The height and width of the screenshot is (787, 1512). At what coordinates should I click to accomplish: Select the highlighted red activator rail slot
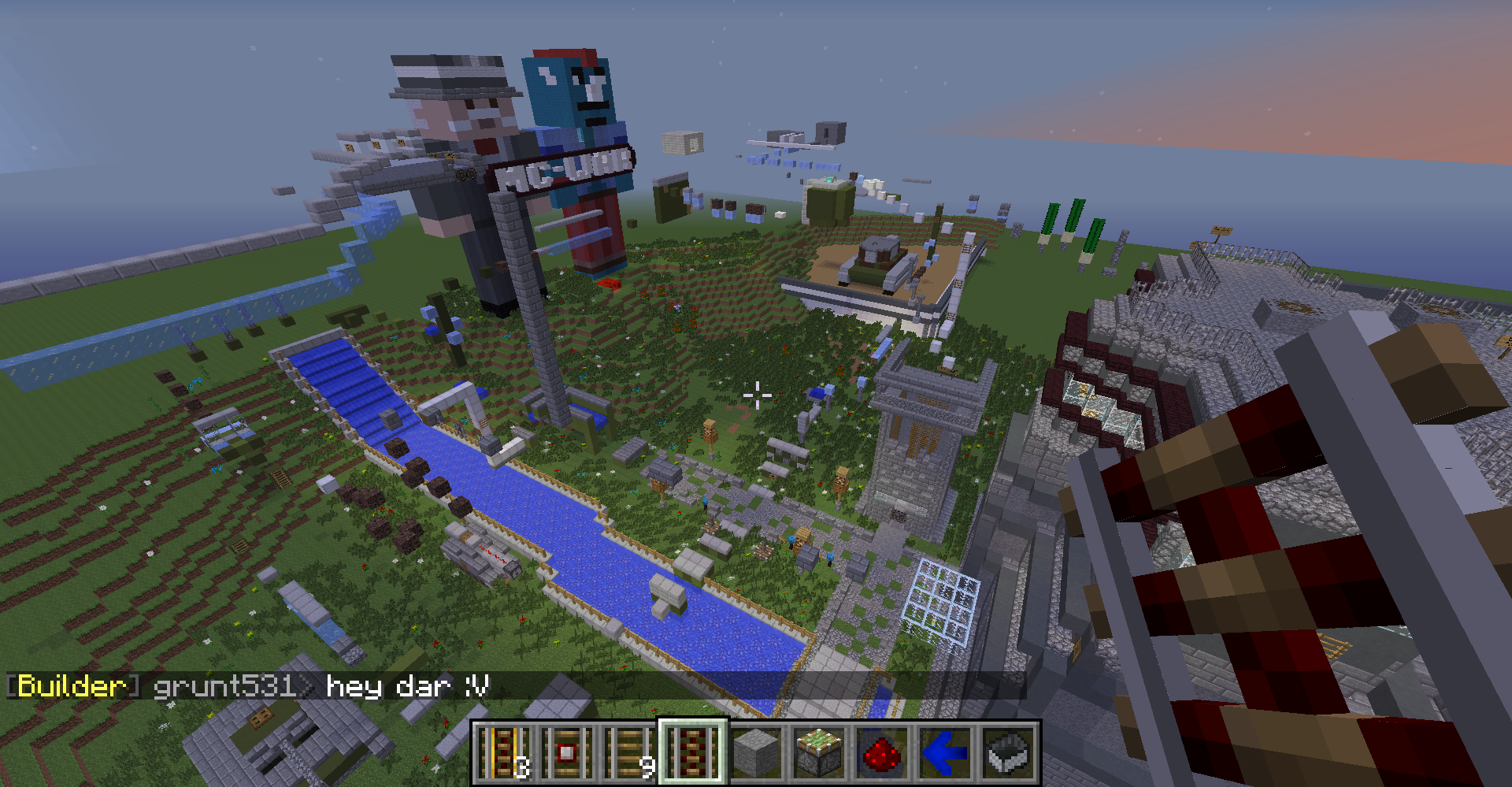point(693,753)
